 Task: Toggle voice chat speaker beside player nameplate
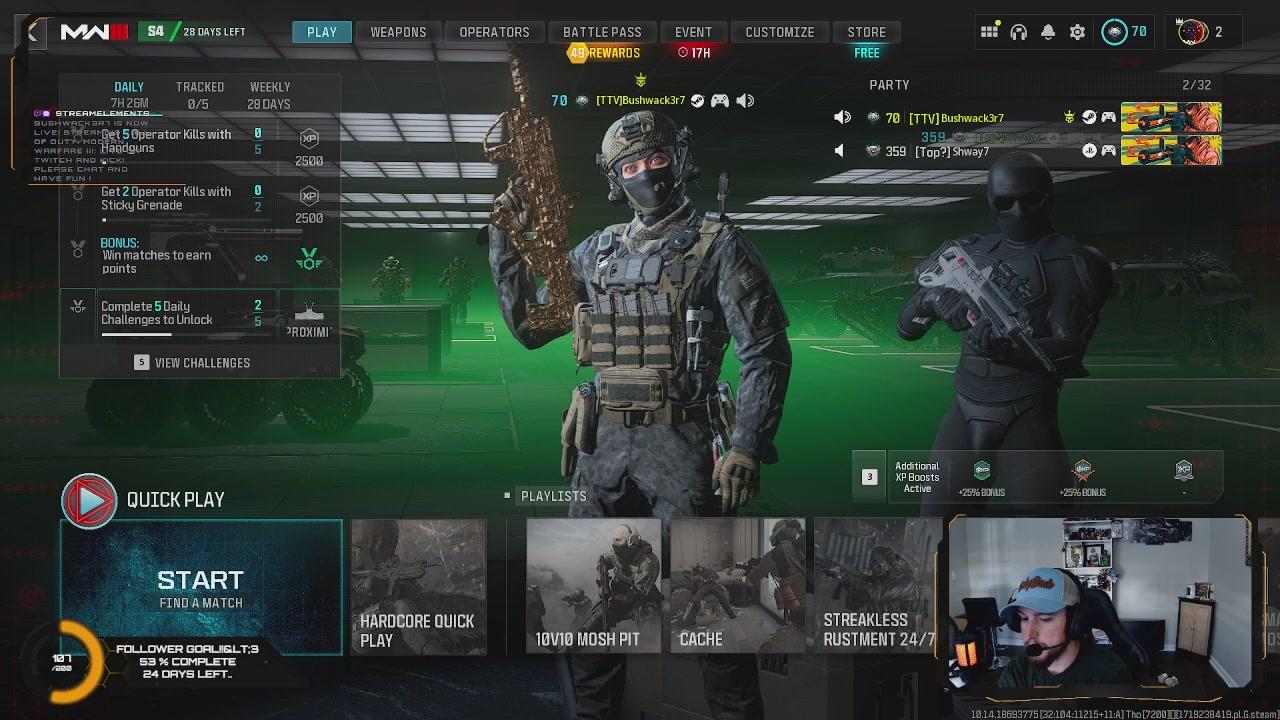[744, 100]
